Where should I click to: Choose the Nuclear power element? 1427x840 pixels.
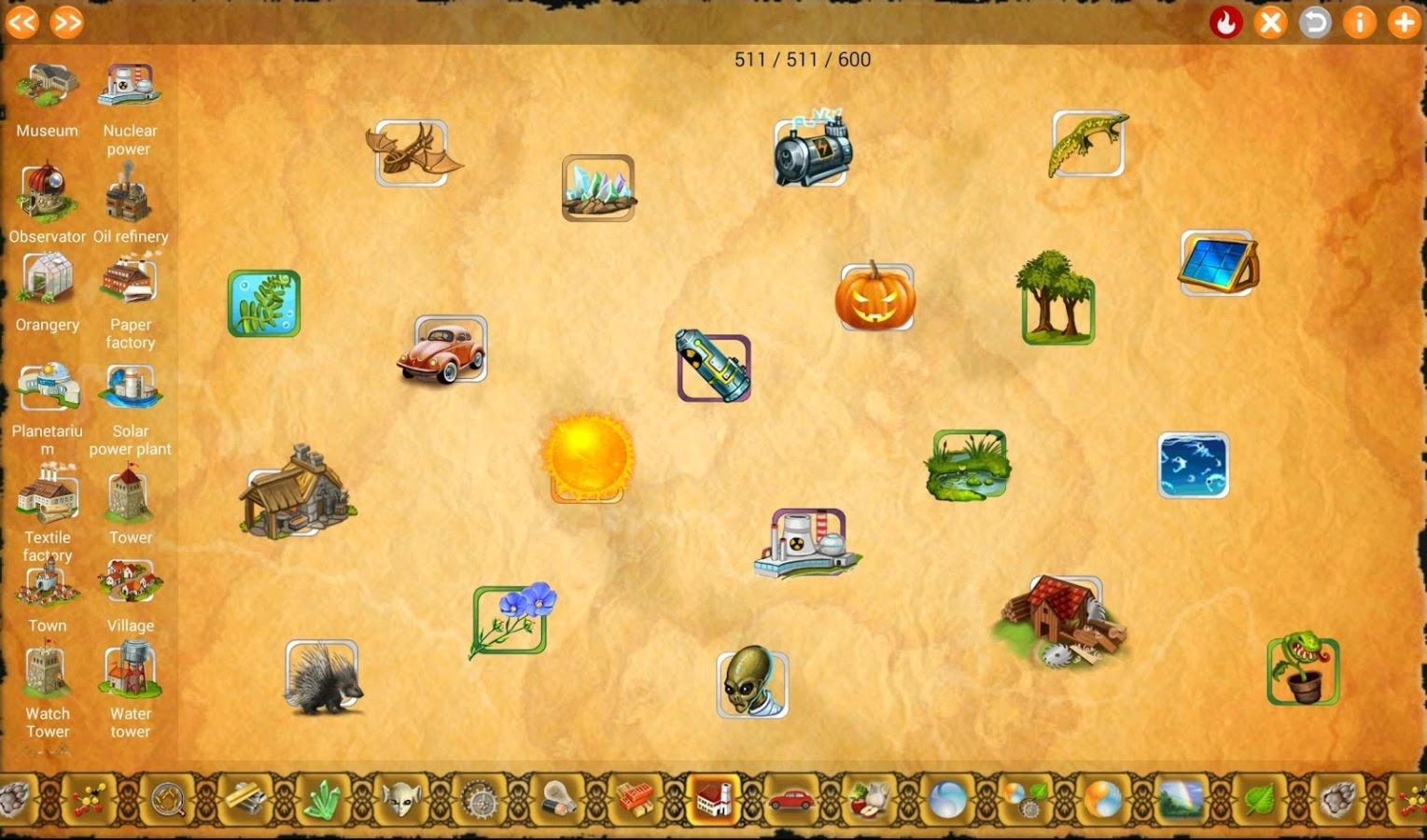[130, 107]
